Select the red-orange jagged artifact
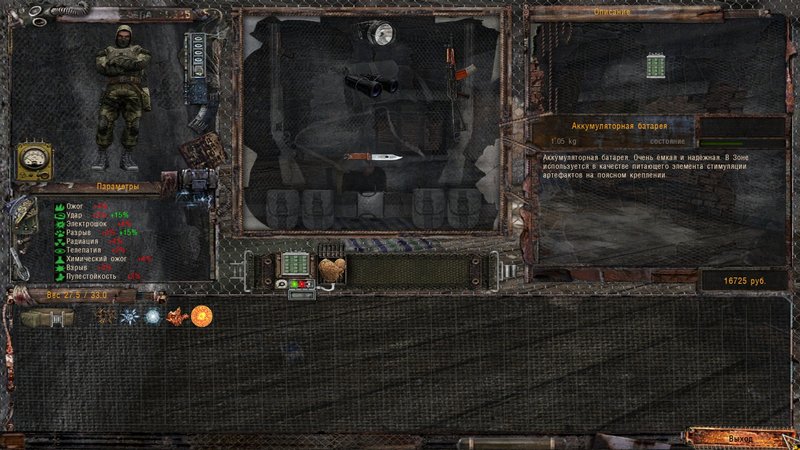The width and height of the screenshot is (800, 450). pos(177,316)
